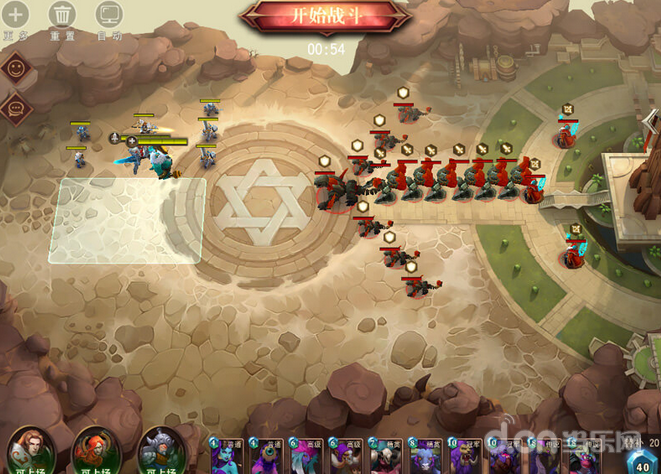The height and width of the screenshot is (474, 661).
Task: Reset formation with the trash can icon
Action: click(62, 16)
